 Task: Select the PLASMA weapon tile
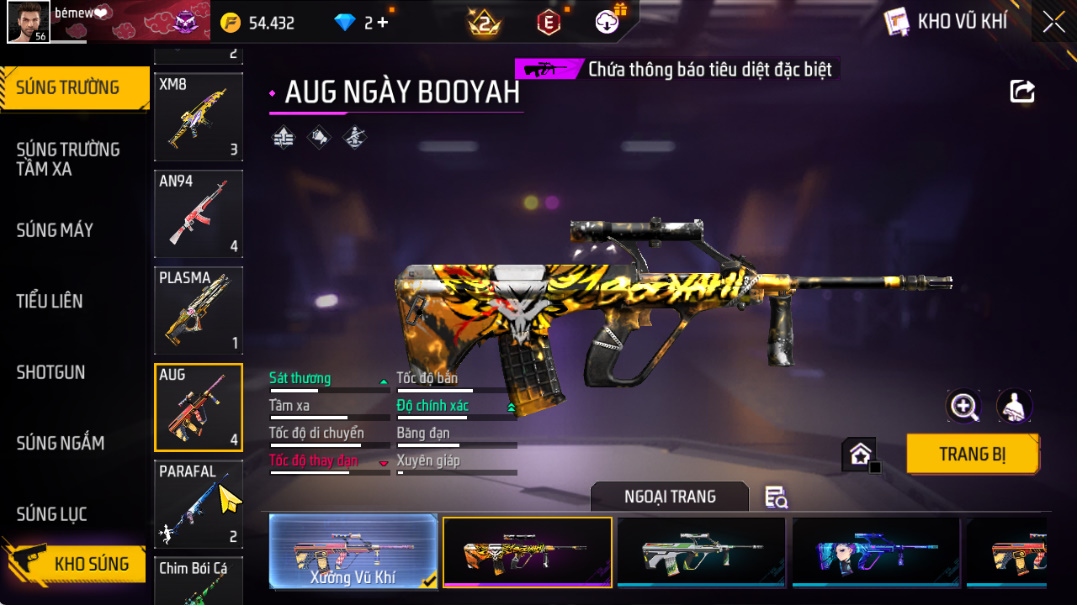198,310
